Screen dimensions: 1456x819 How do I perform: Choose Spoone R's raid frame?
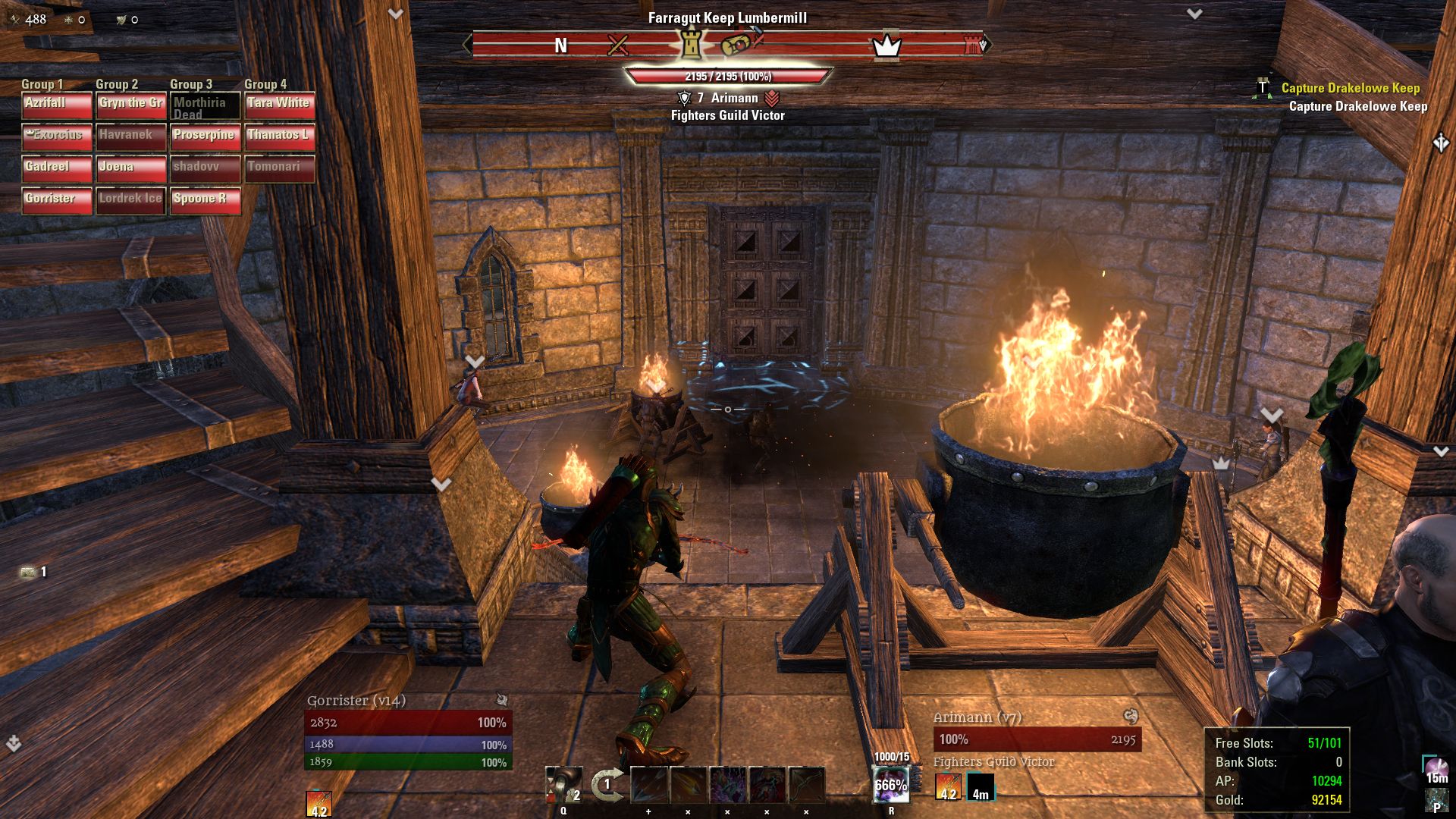pyautogui.click(x=206, y=200)
